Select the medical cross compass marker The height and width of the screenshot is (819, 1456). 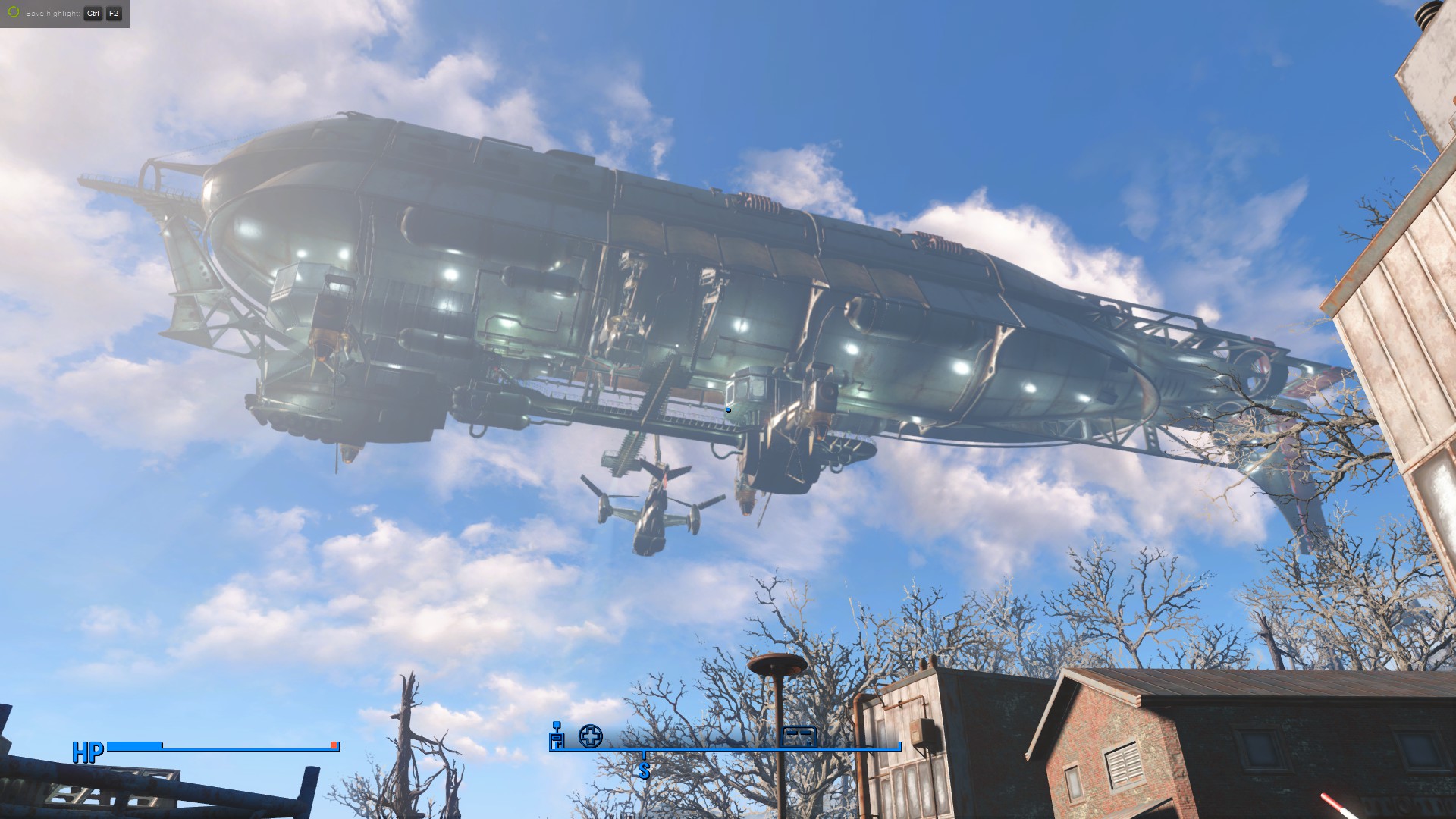[591, 736]
